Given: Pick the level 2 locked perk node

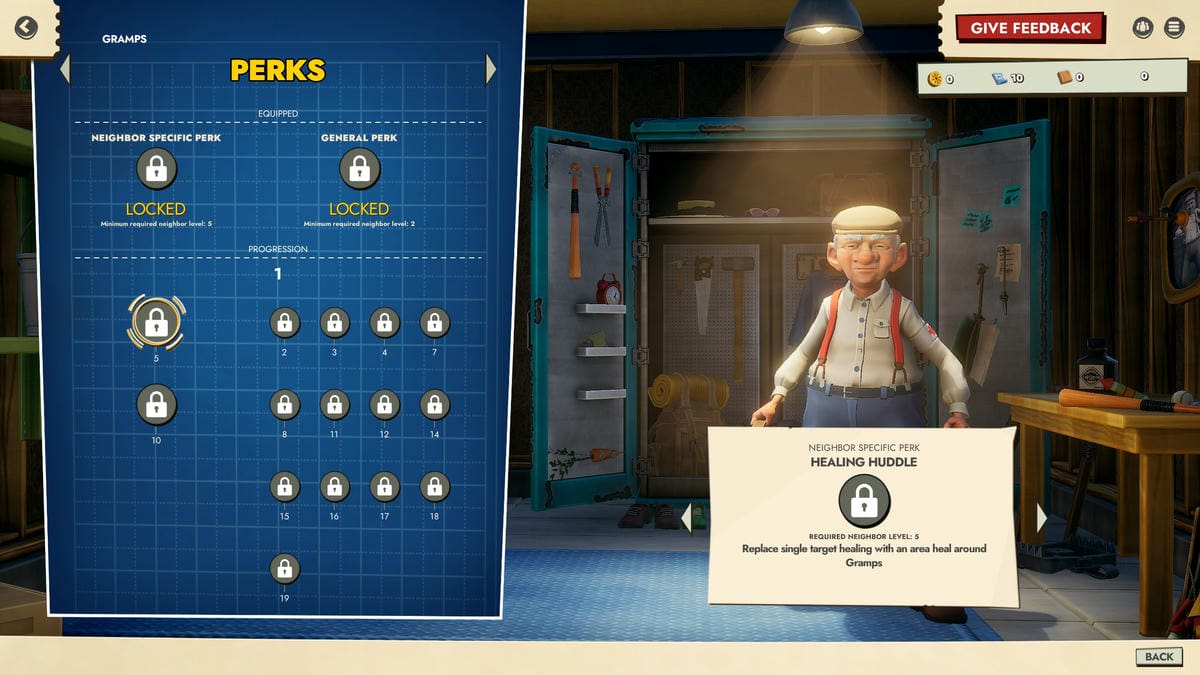Looking at the screenshot, I should [284, 323].
